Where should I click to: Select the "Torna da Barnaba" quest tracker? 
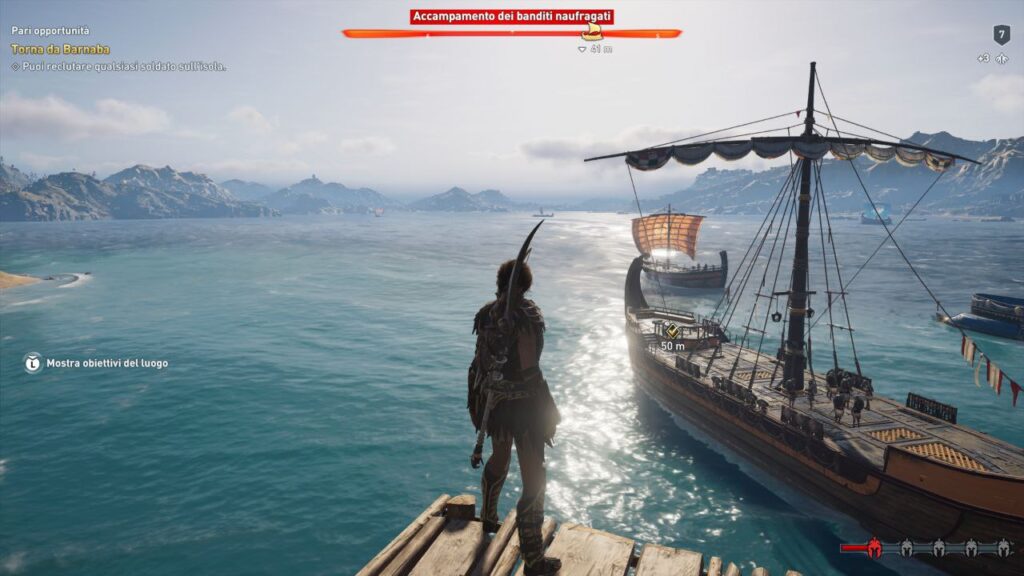(60, 49)
